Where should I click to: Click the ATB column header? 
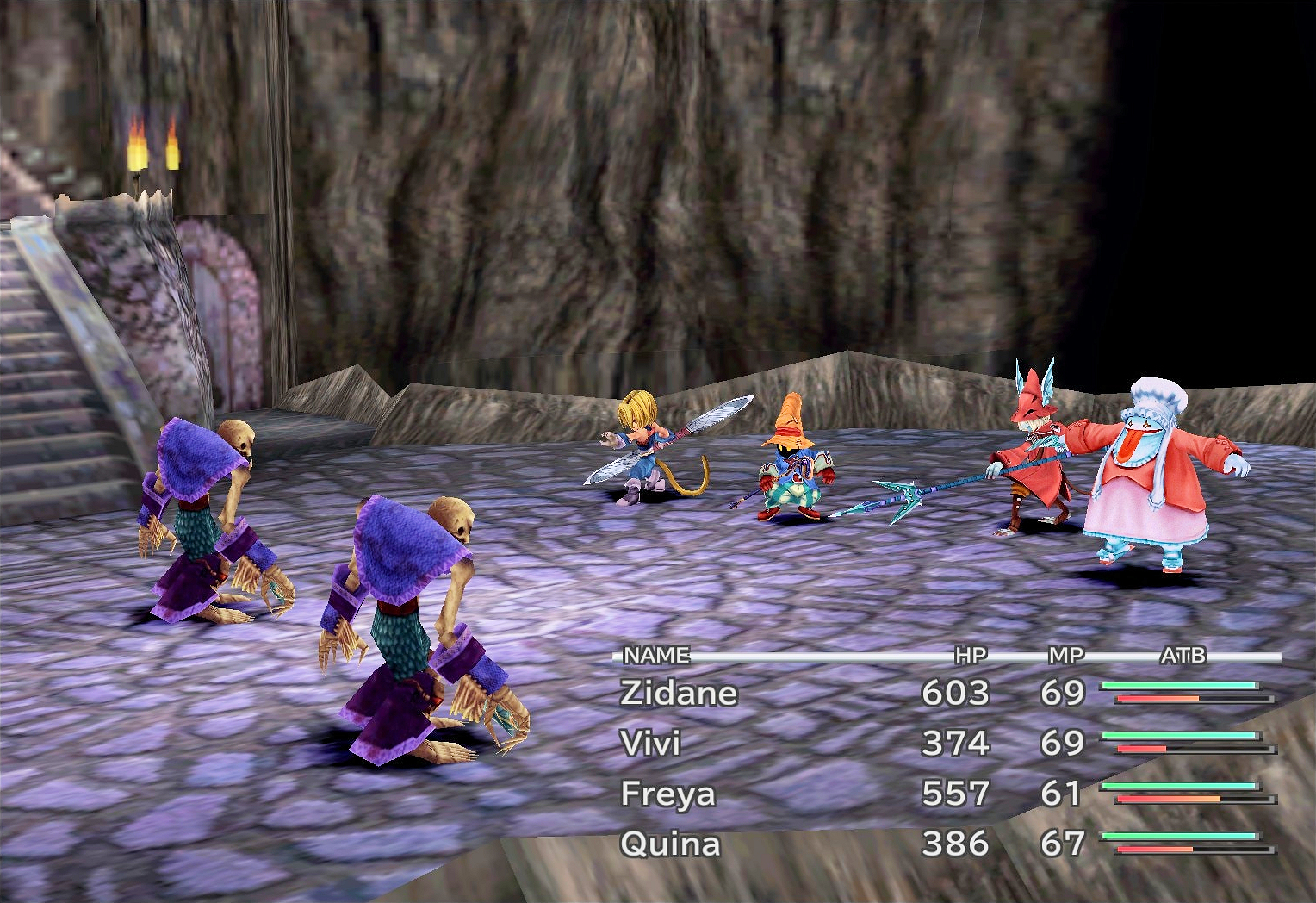coord(1185,655)
